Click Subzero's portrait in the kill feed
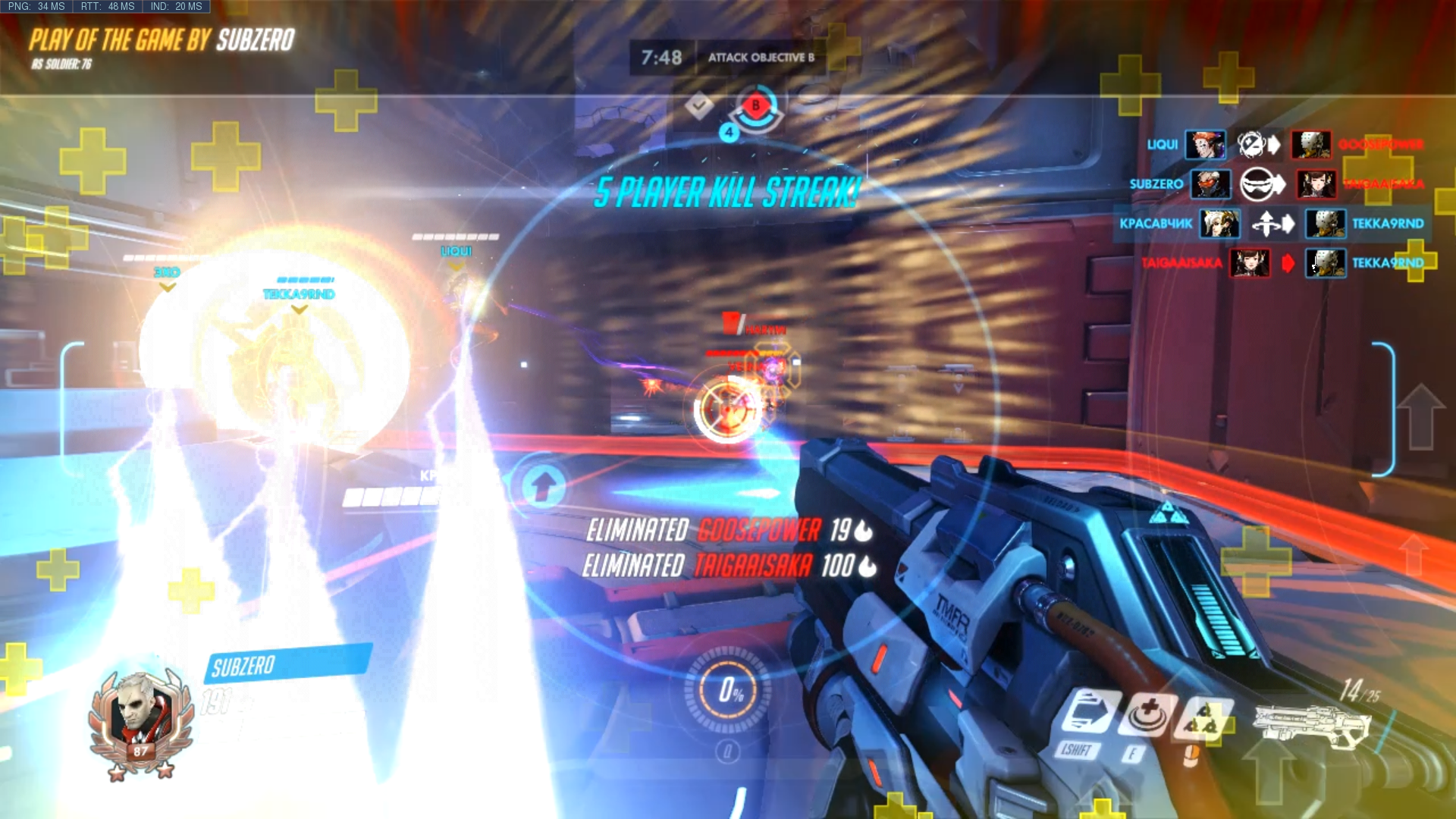This screenshot has width=1456, height=819. click(x=1210, y=184)
